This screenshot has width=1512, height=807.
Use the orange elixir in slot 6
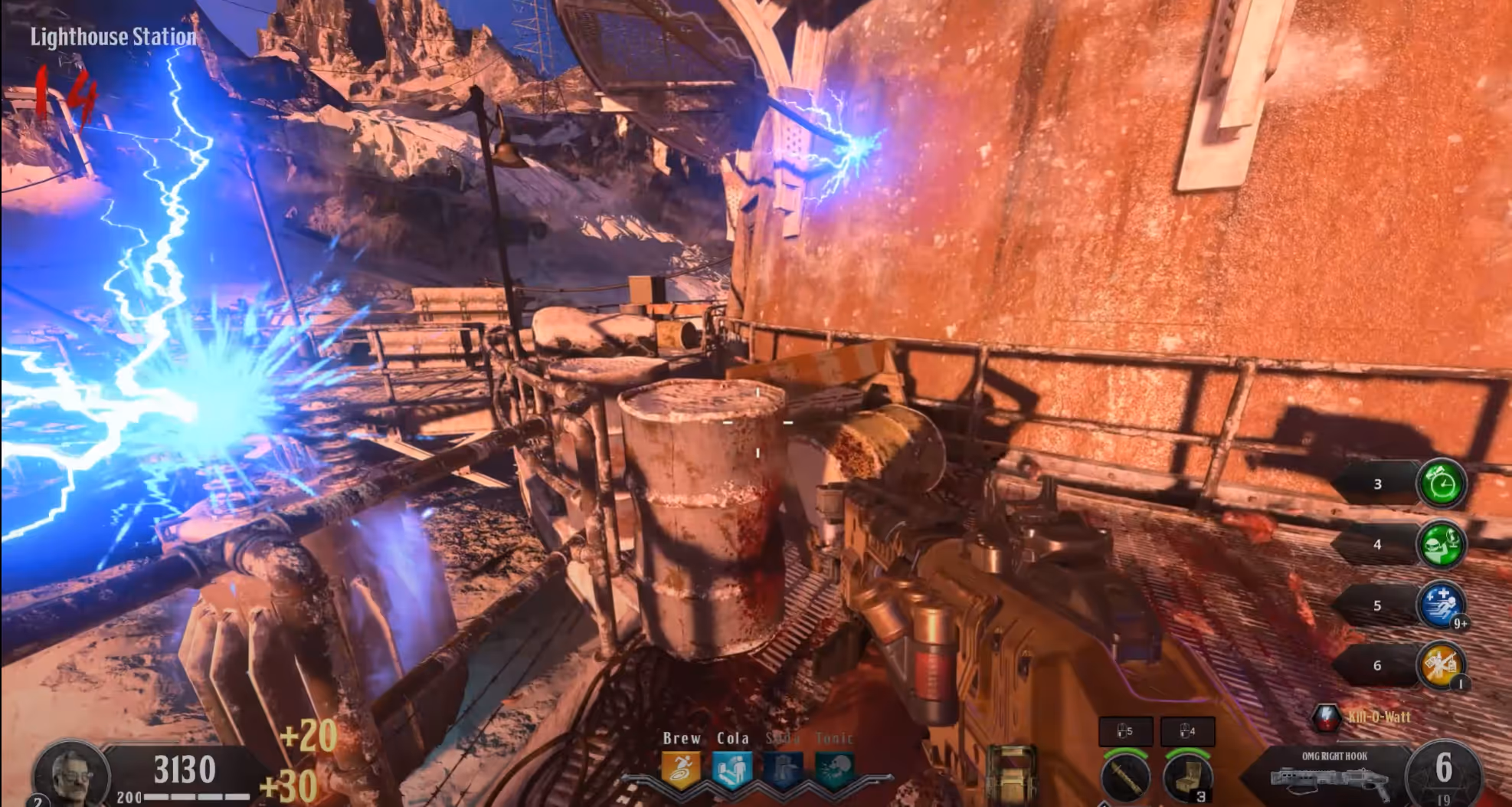point(1441,665)
